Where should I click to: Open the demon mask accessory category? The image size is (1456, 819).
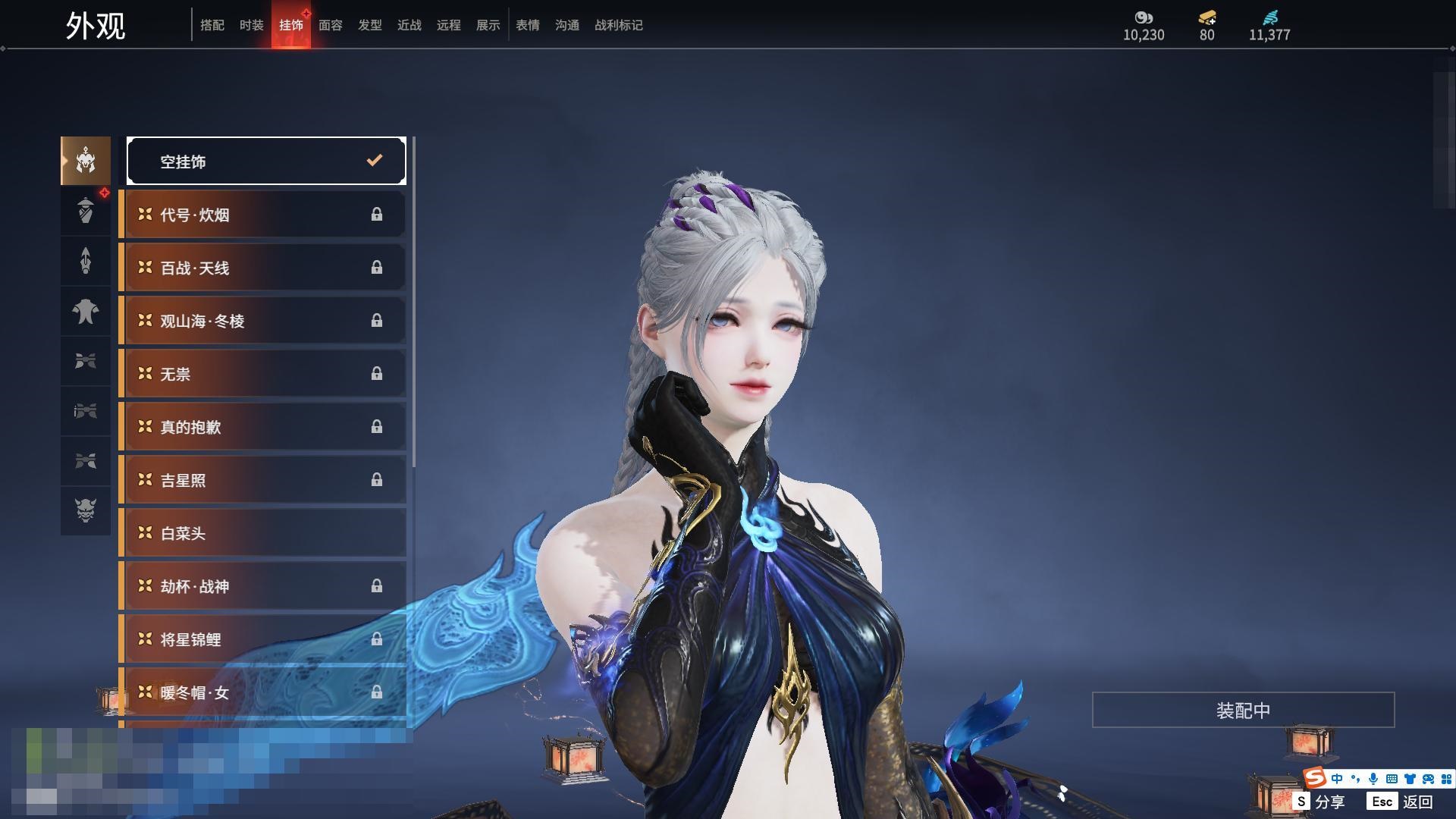pyautogui.click(x=86, y=510)
